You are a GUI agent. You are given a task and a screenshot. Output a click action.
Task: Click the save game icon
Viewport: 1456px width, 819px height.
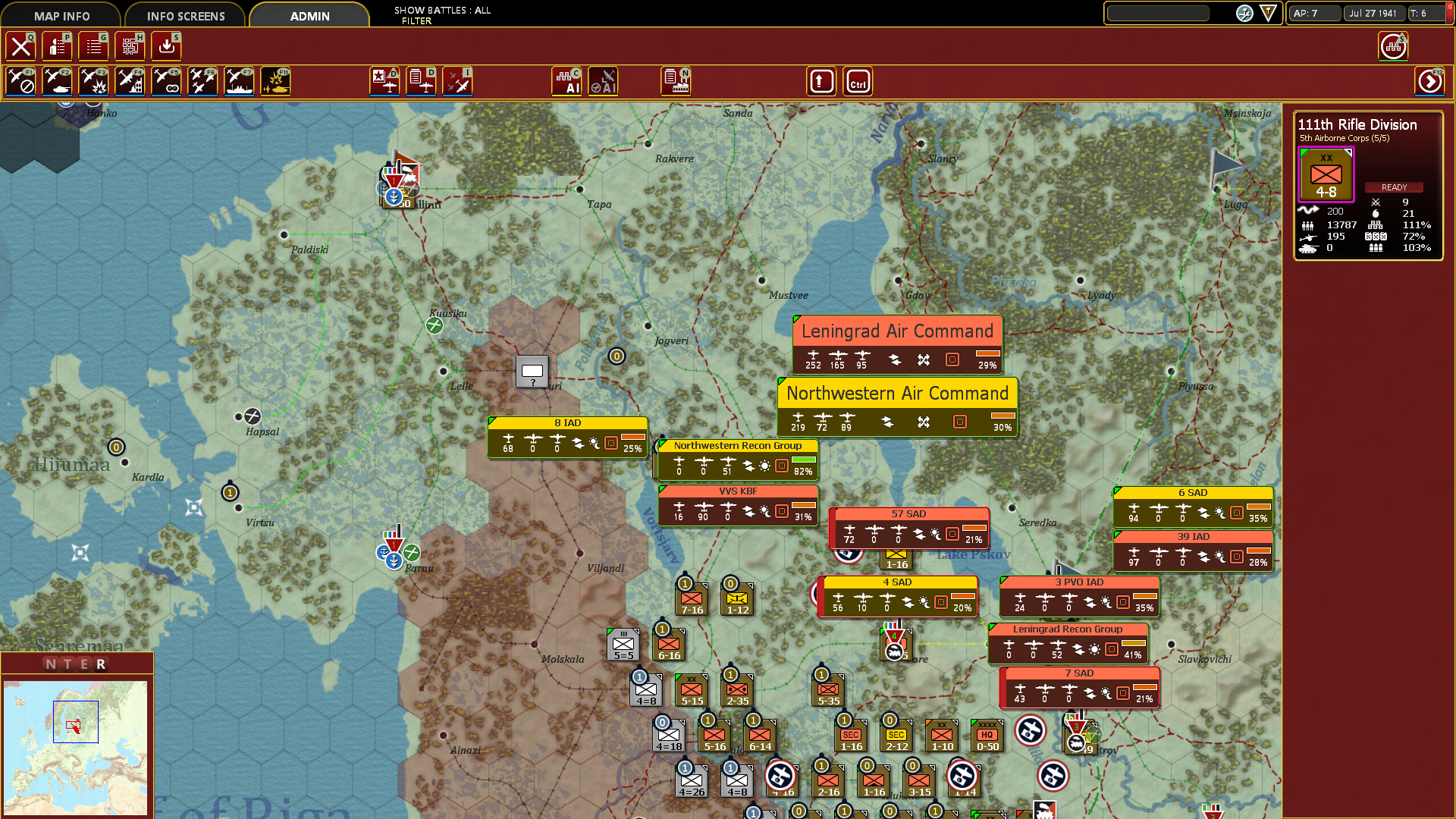coord(166,45)
